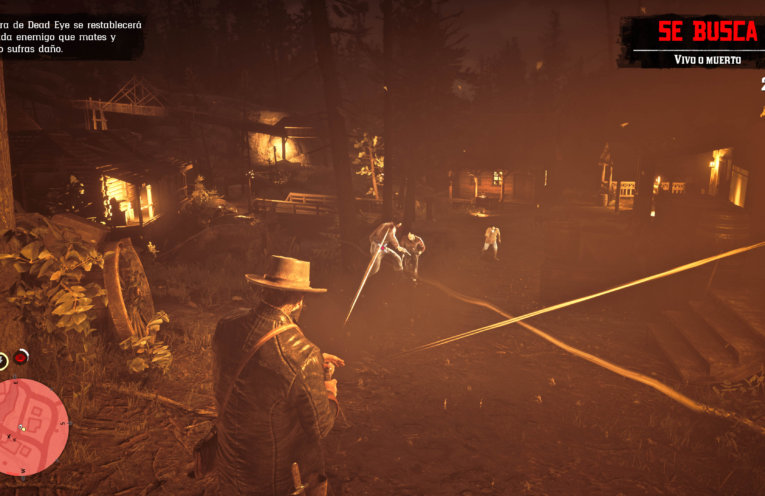Image resolution: width=765 pixels, height=496 pixels.
Task: Open the red circular minimap
Action: coord(32,418)
